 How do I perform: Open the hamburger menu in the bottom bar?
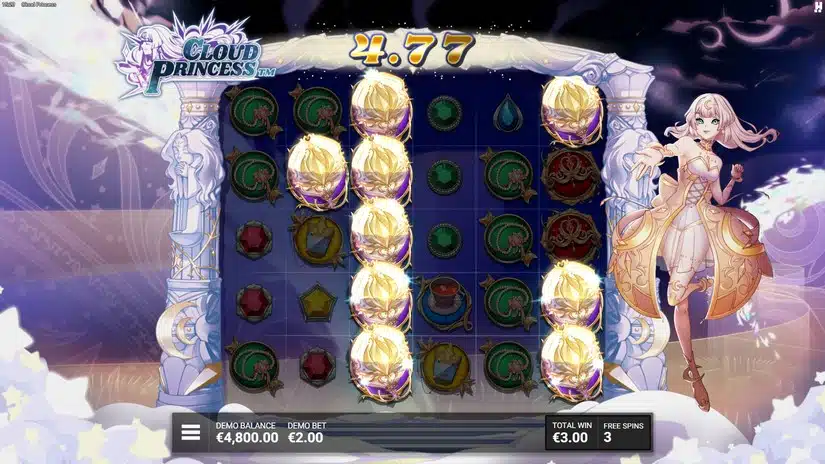191,433
